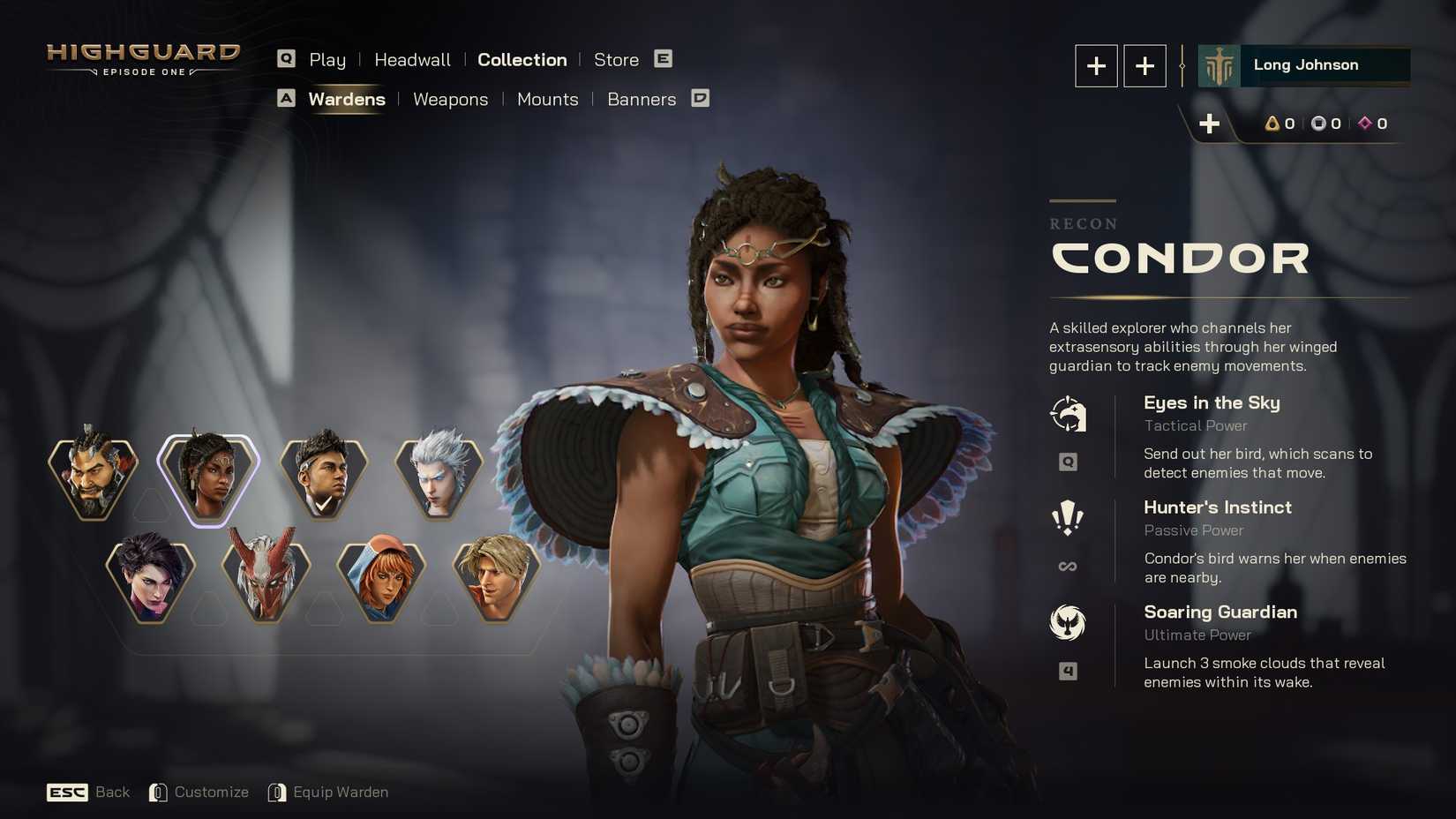1456x819 pixels.
Task: Select the Eyes in the Sky ability icon
Action: pyautogui.click(x=1069, y=413)
